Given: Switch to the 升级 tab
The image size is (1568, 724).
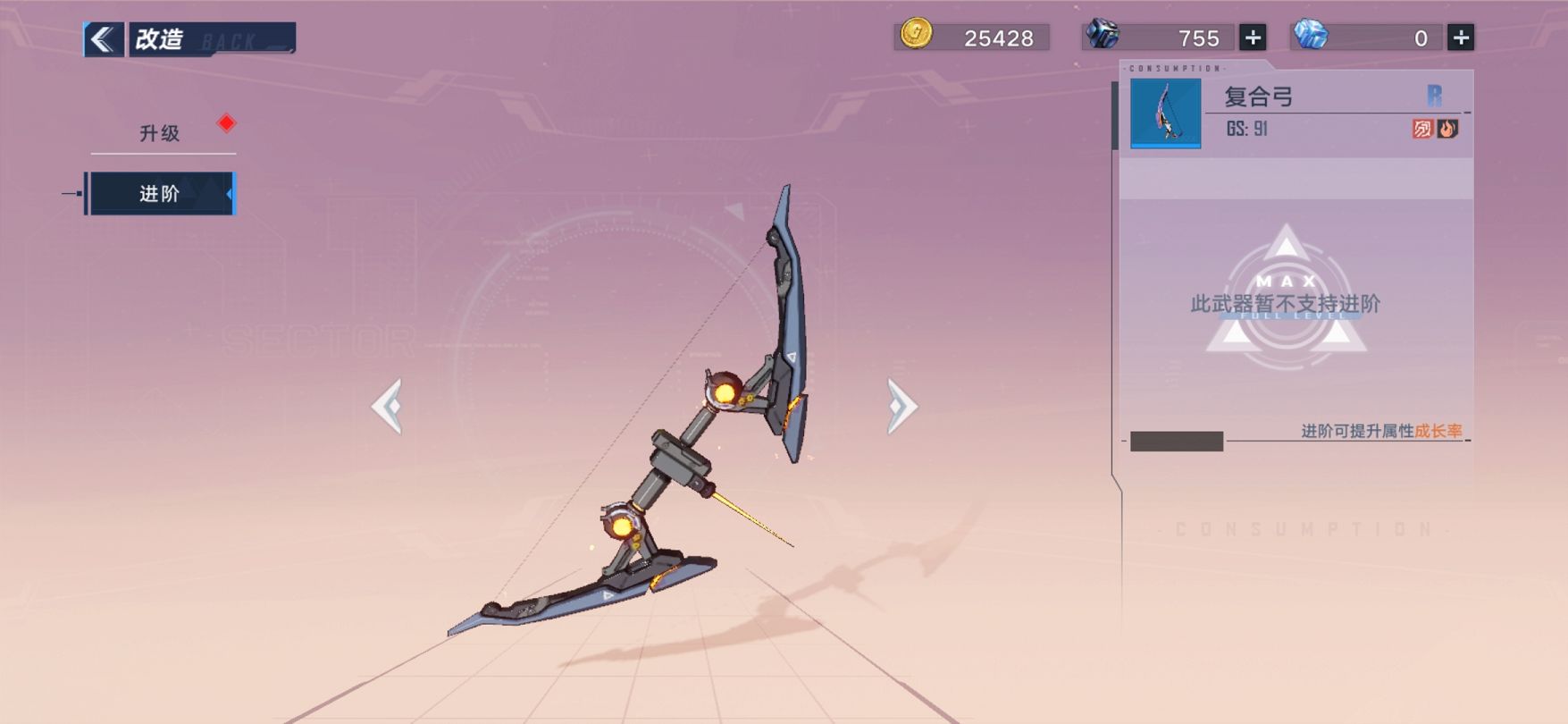Looking at the screenshot, I should click(161, 133).
